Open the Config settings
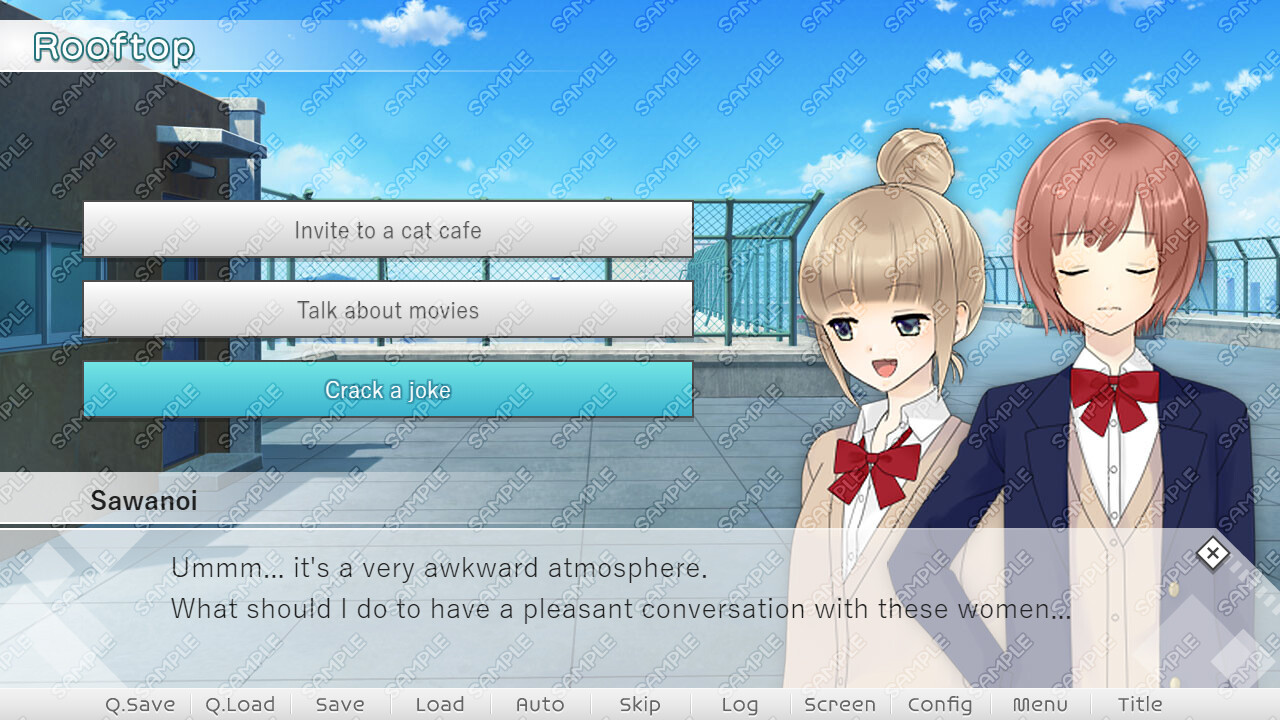Screen dimensions: 1280x720 [x=939, y=704]
